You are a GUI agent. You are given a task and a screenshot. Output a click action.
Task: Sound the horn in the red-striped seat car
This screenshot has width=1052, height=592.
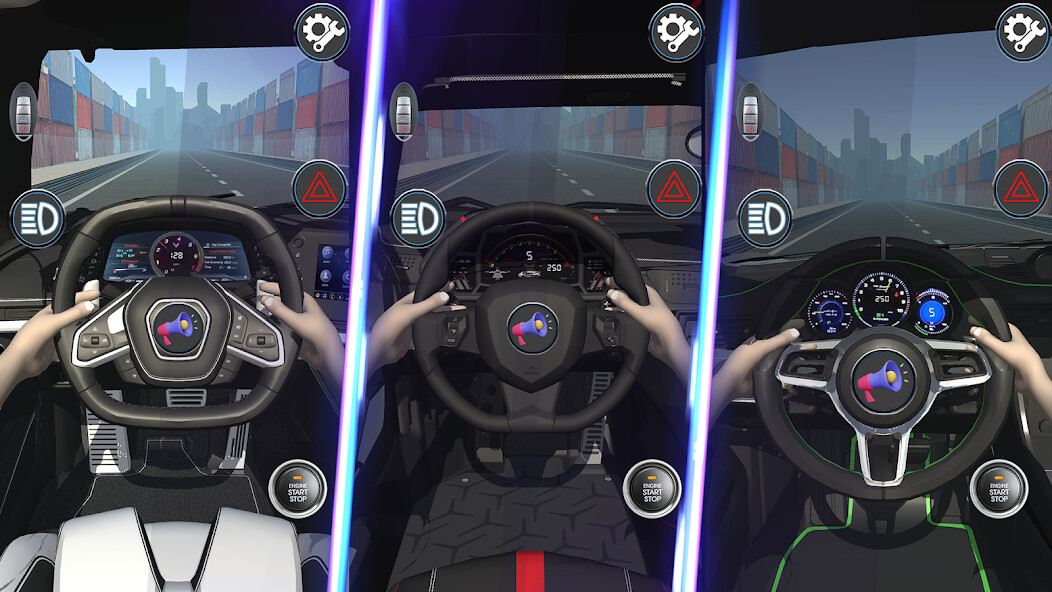(x=532, y=329)
